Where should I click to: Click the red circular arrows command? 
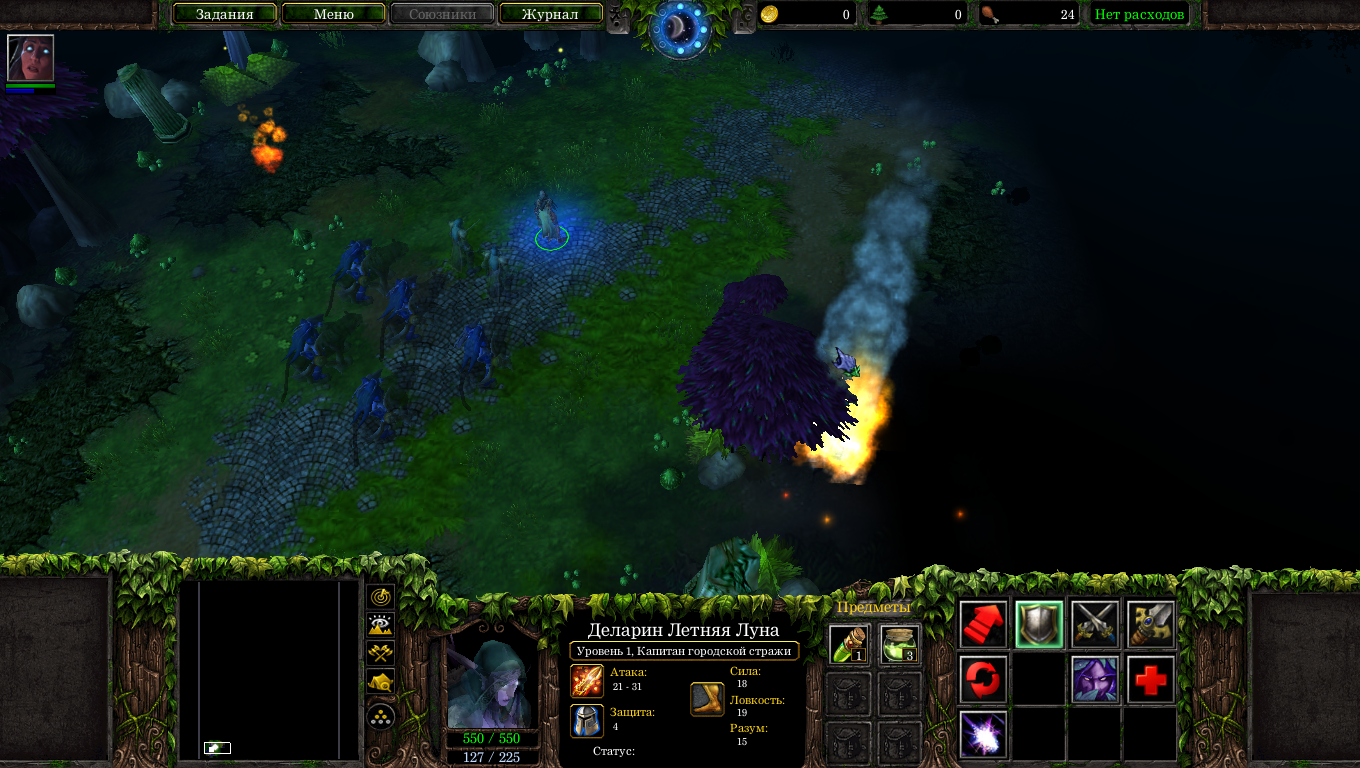pyautogui.click(x=983, y=680)
